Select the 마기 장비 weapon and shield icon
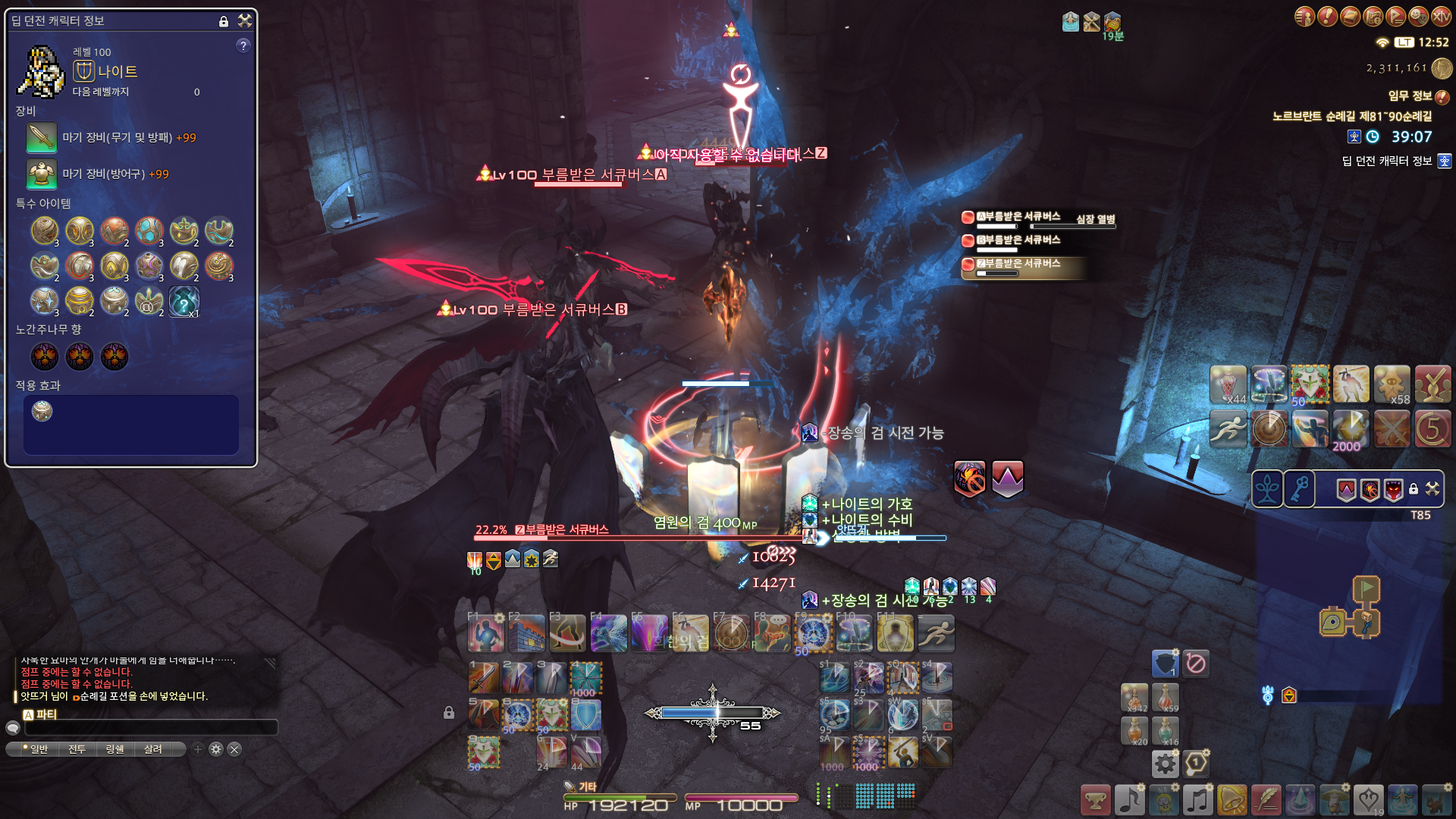 pyautogui.click(x=42, y=138)
